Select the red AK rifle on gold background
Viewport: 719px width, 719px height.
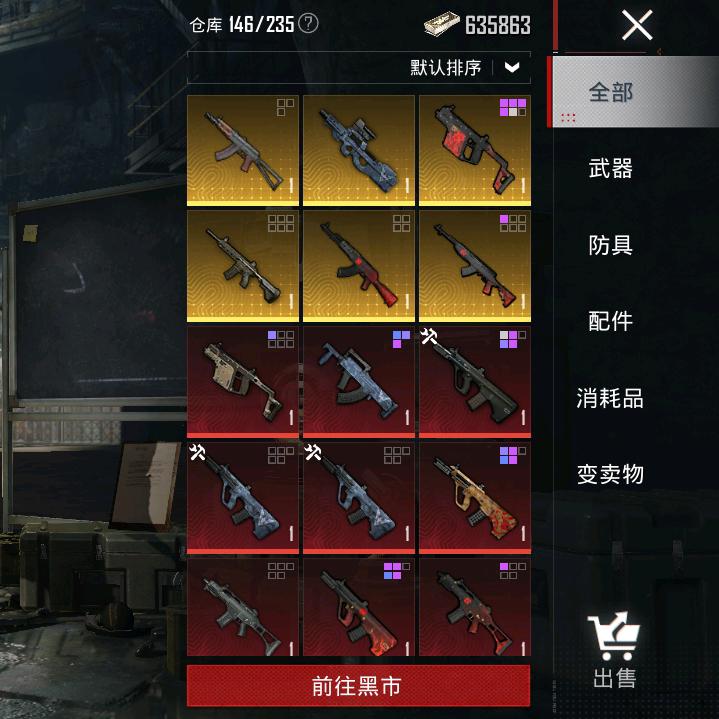click(358, 265)
